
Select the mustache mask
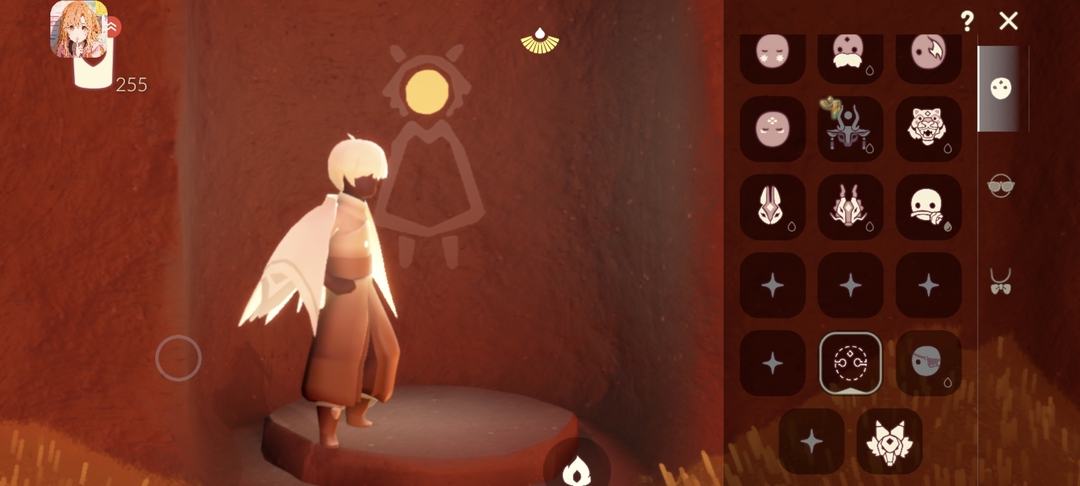coord(850,55)
